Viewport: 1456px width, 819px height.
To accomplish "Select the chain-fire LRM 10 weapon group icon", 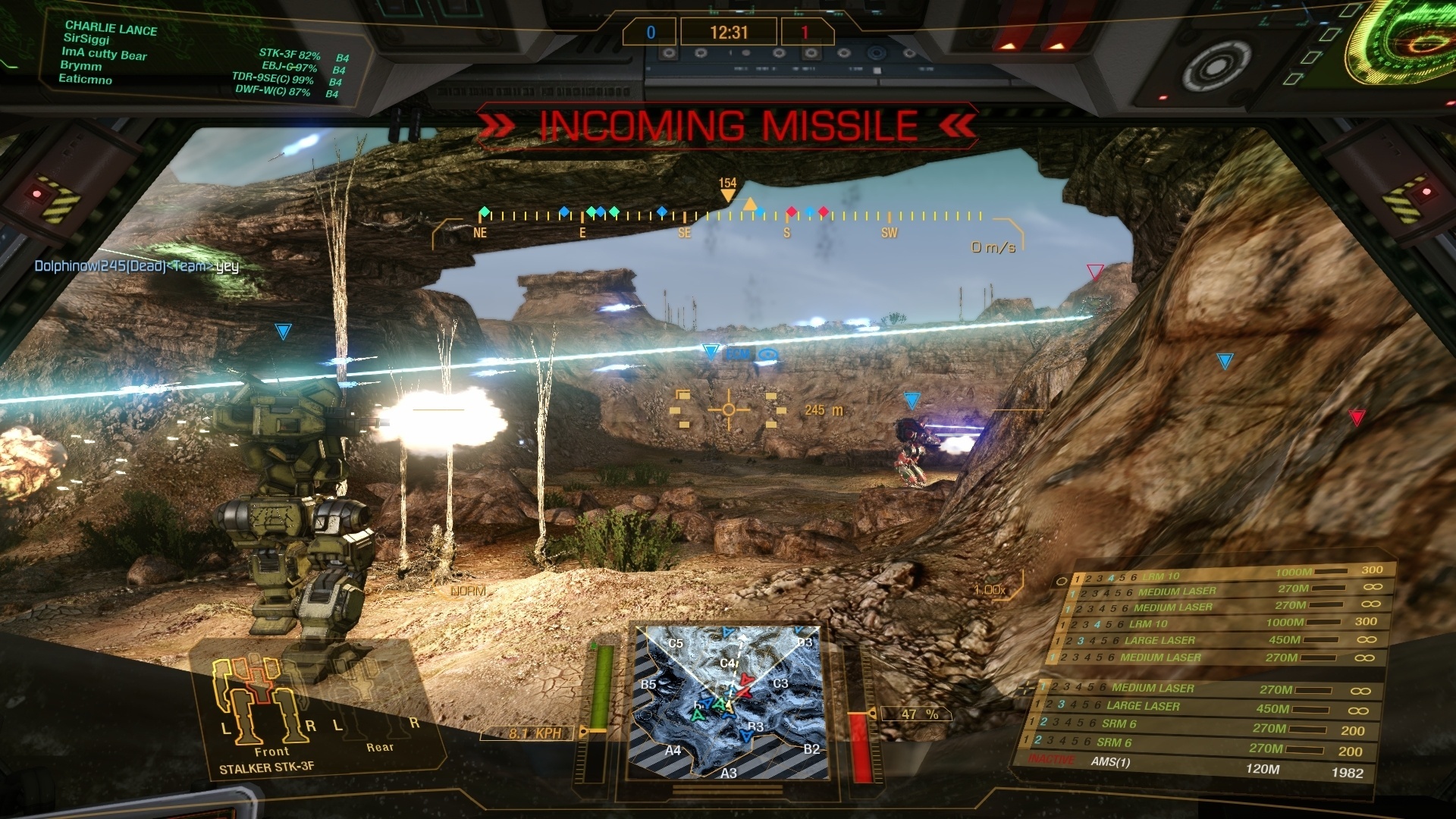I will coord(1062,582).
